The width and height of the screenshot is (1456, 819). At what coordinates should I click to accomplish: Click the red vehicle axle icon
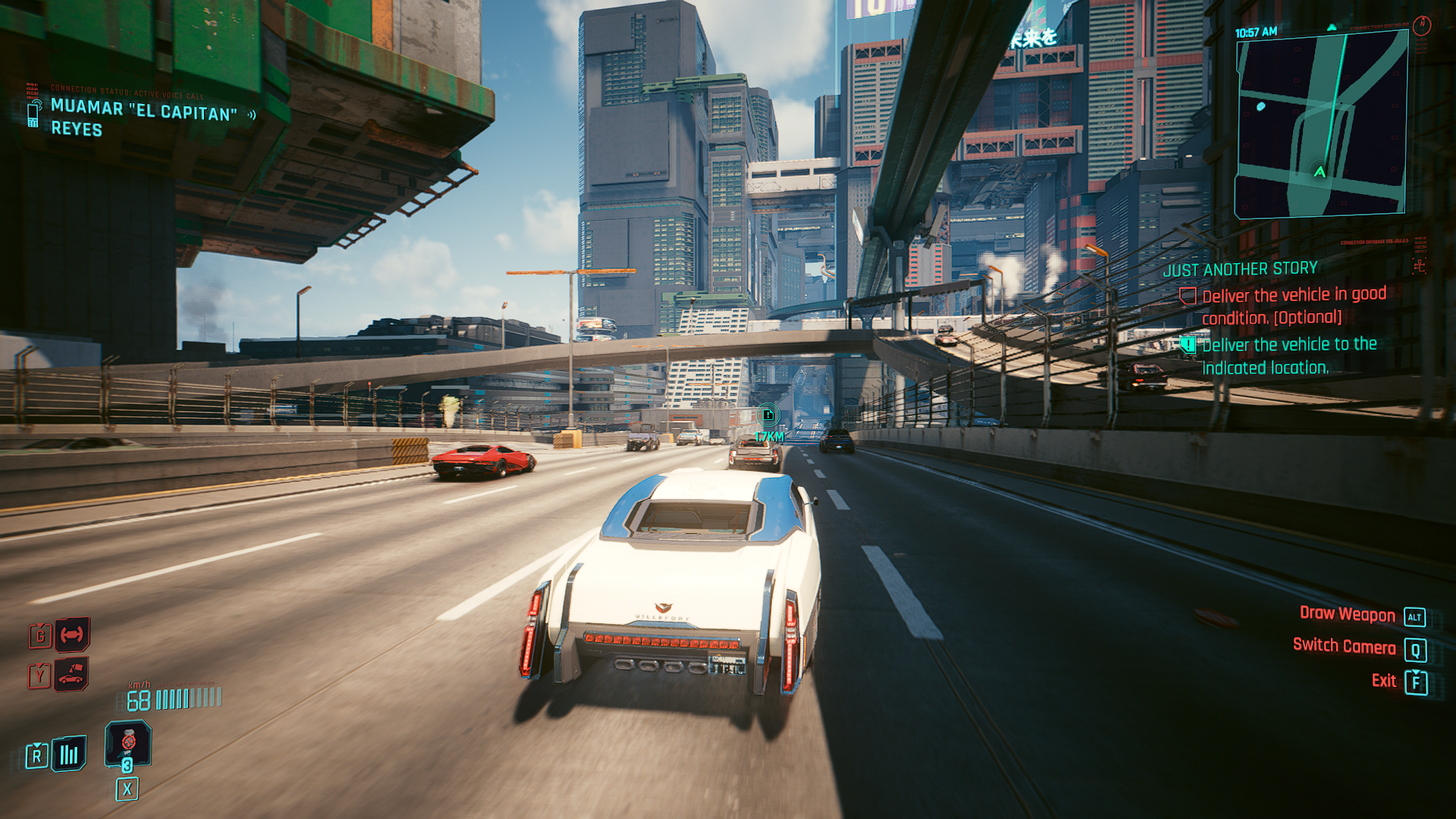pyautogui.click(x=72, y=634)
